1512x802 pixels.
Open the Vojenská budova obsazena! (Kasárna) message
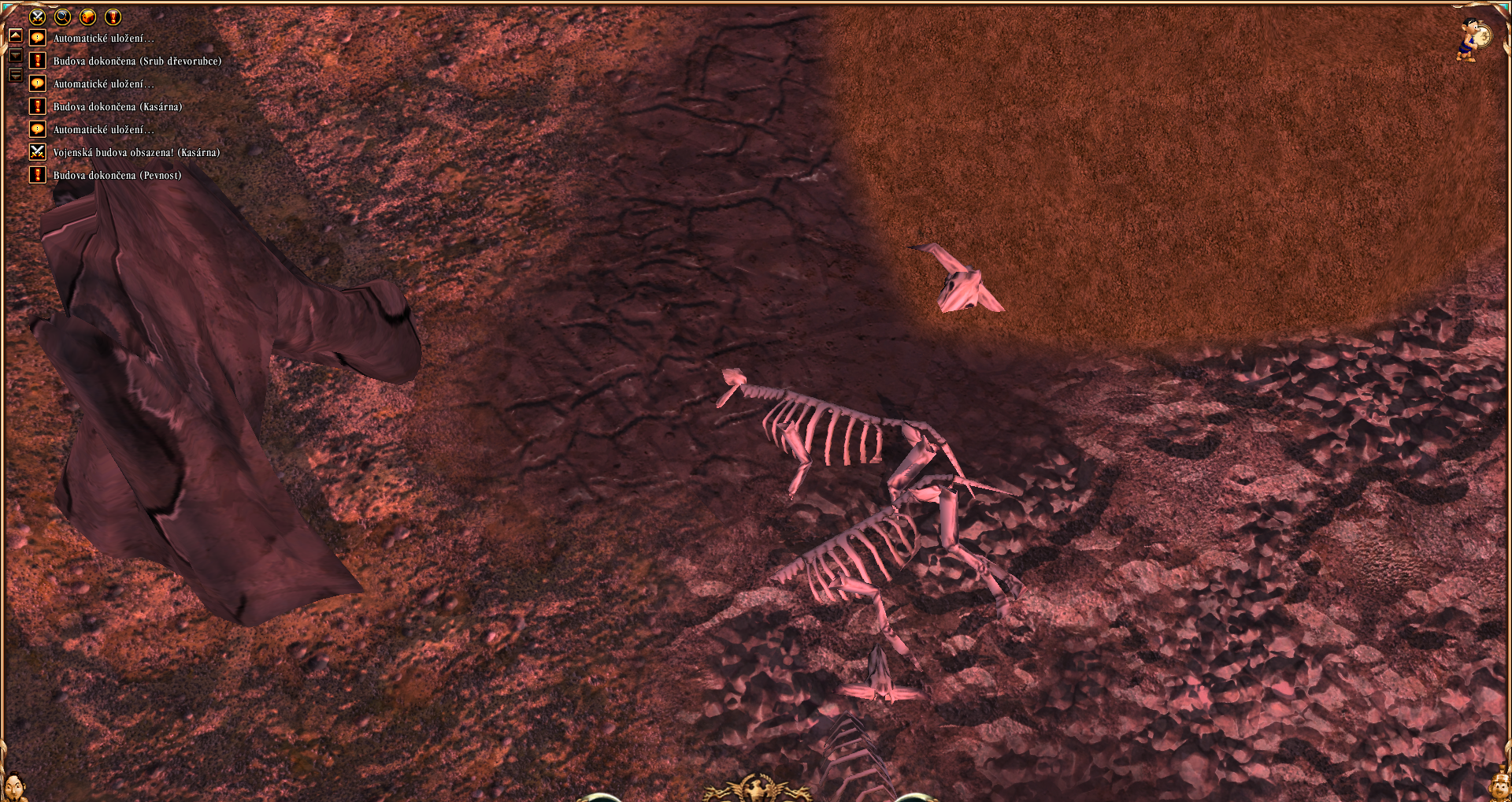click(136, 153)
